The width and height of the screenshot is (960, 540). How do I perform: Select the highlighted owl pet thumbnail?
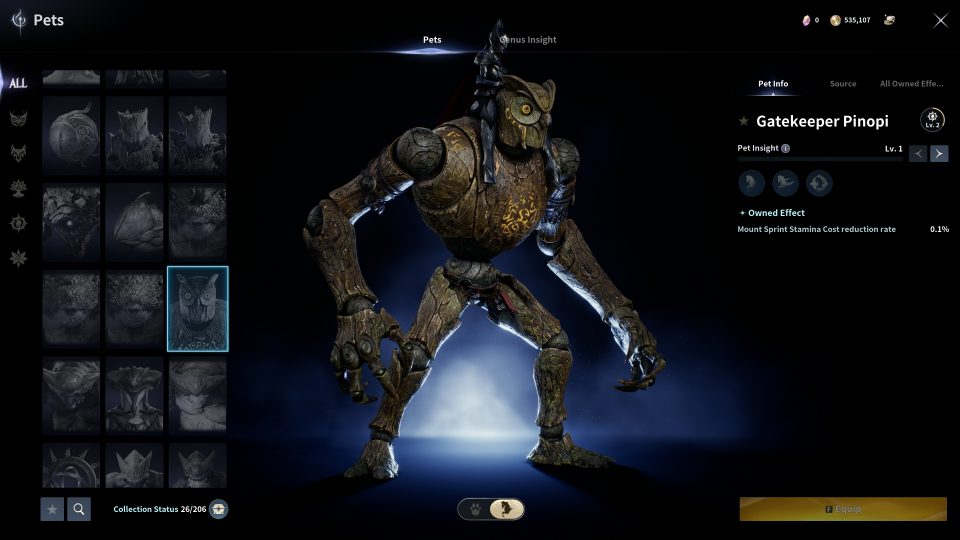tap(198, 308)
